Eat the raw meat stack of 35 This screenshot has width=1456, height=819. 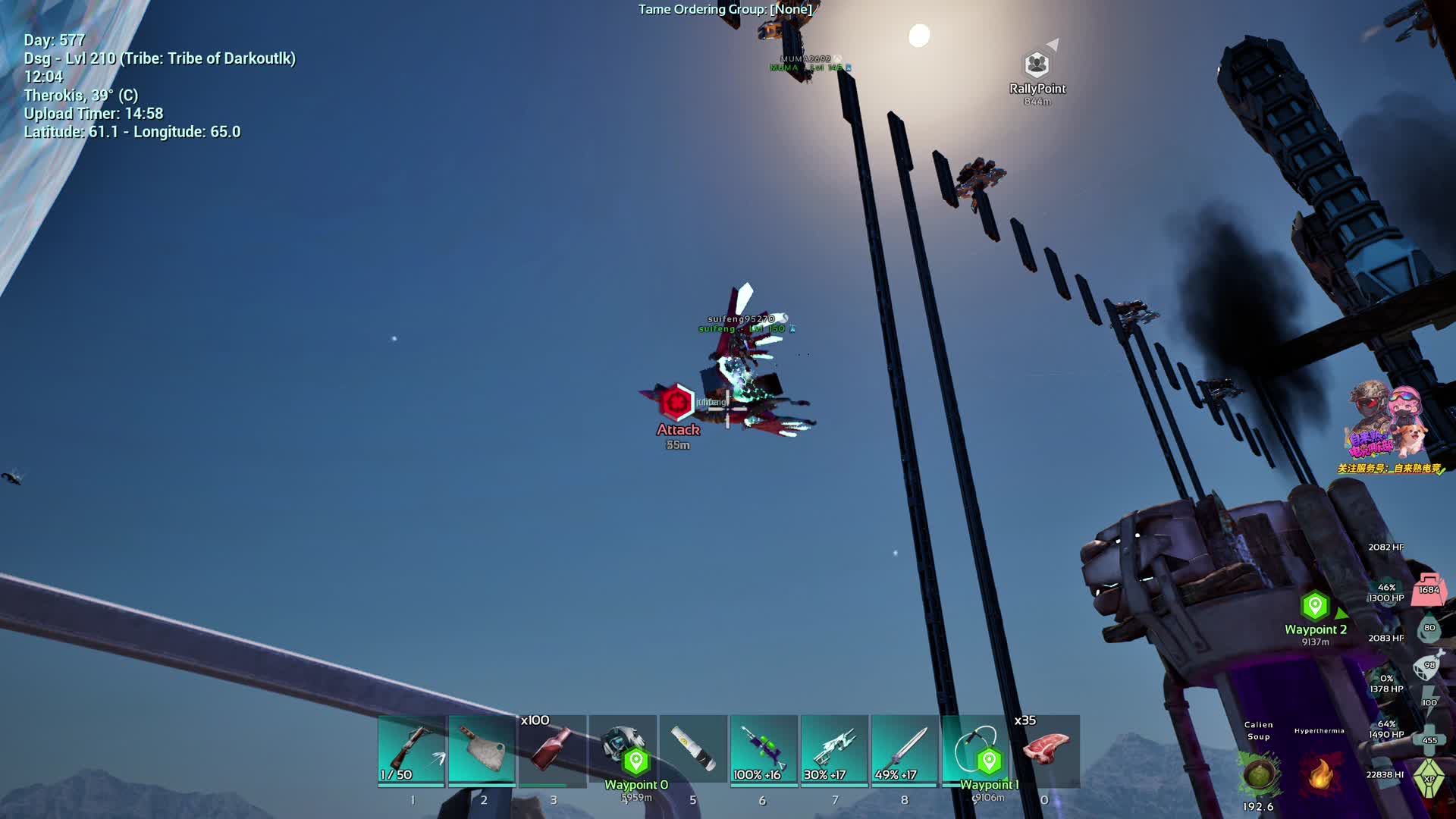point(1046,749)
